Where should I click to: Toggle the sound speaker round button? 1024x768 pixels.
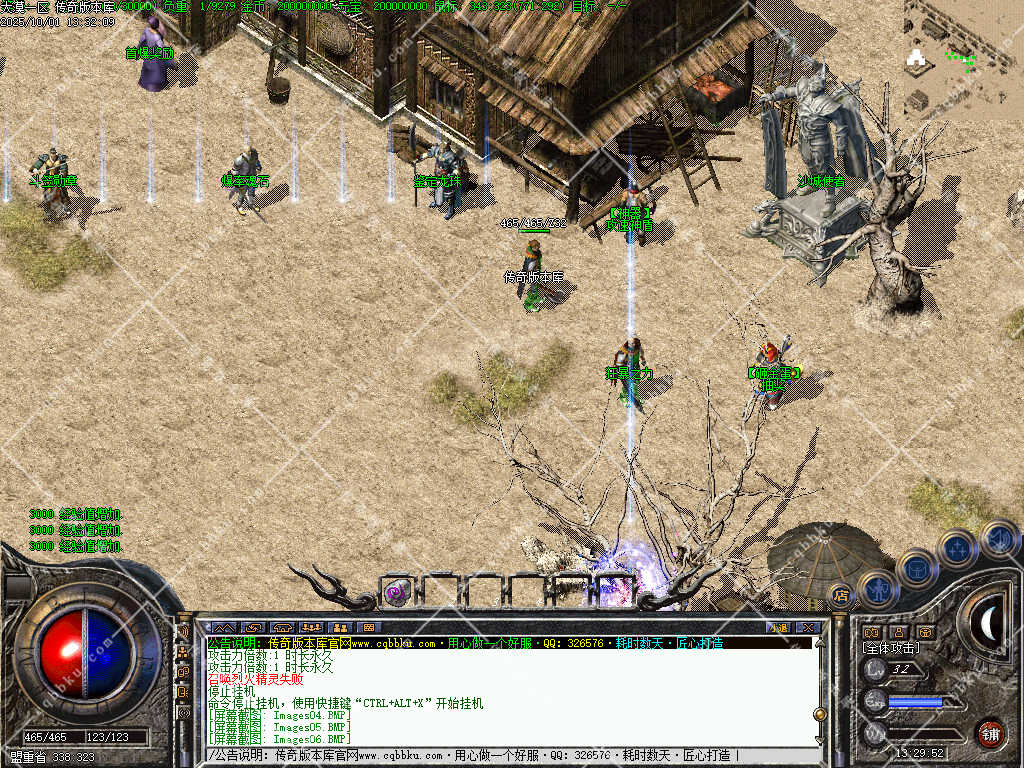coord(998,539)
